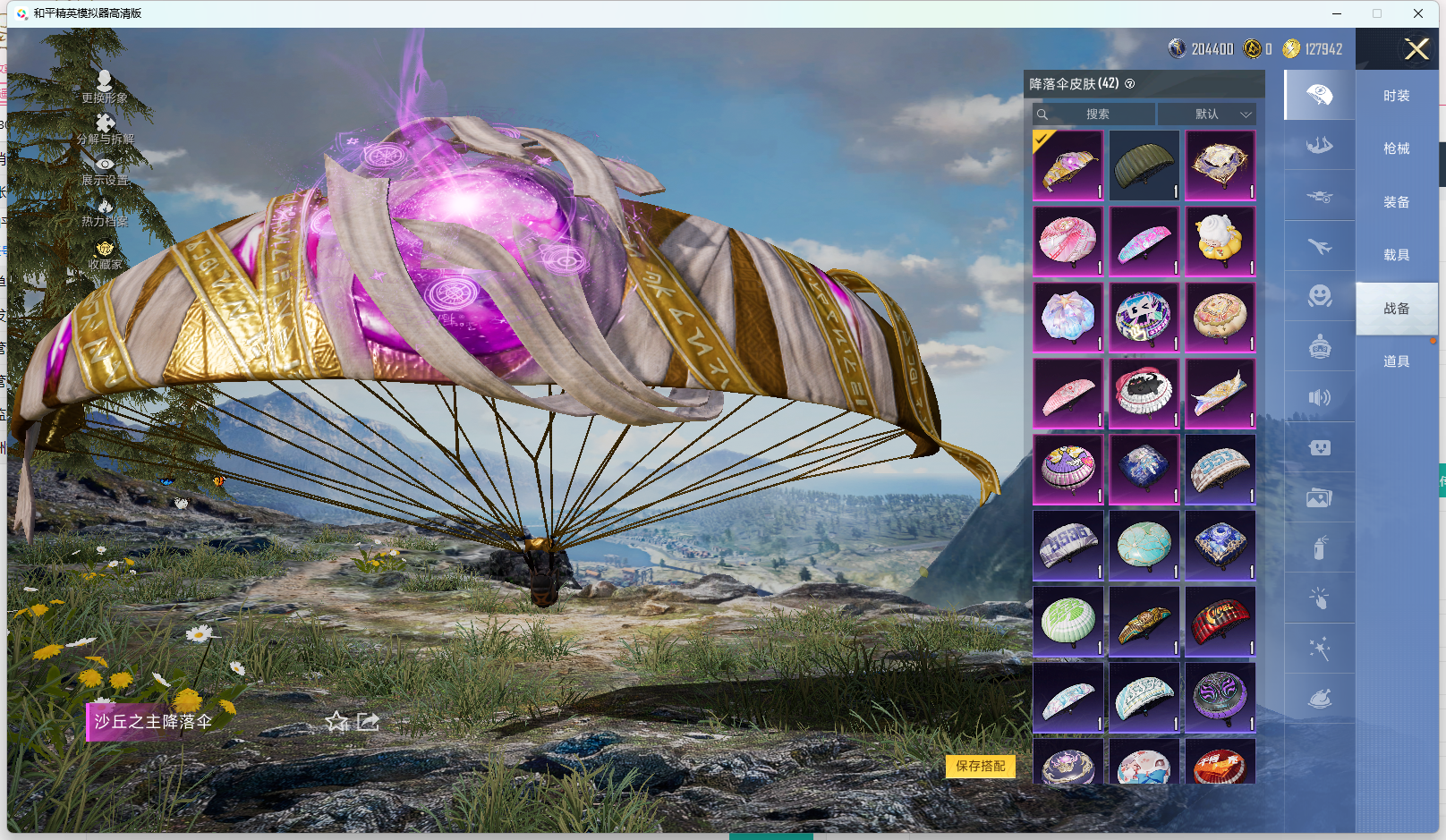Open the 默认 sort dropdown

click(1207, 115)
